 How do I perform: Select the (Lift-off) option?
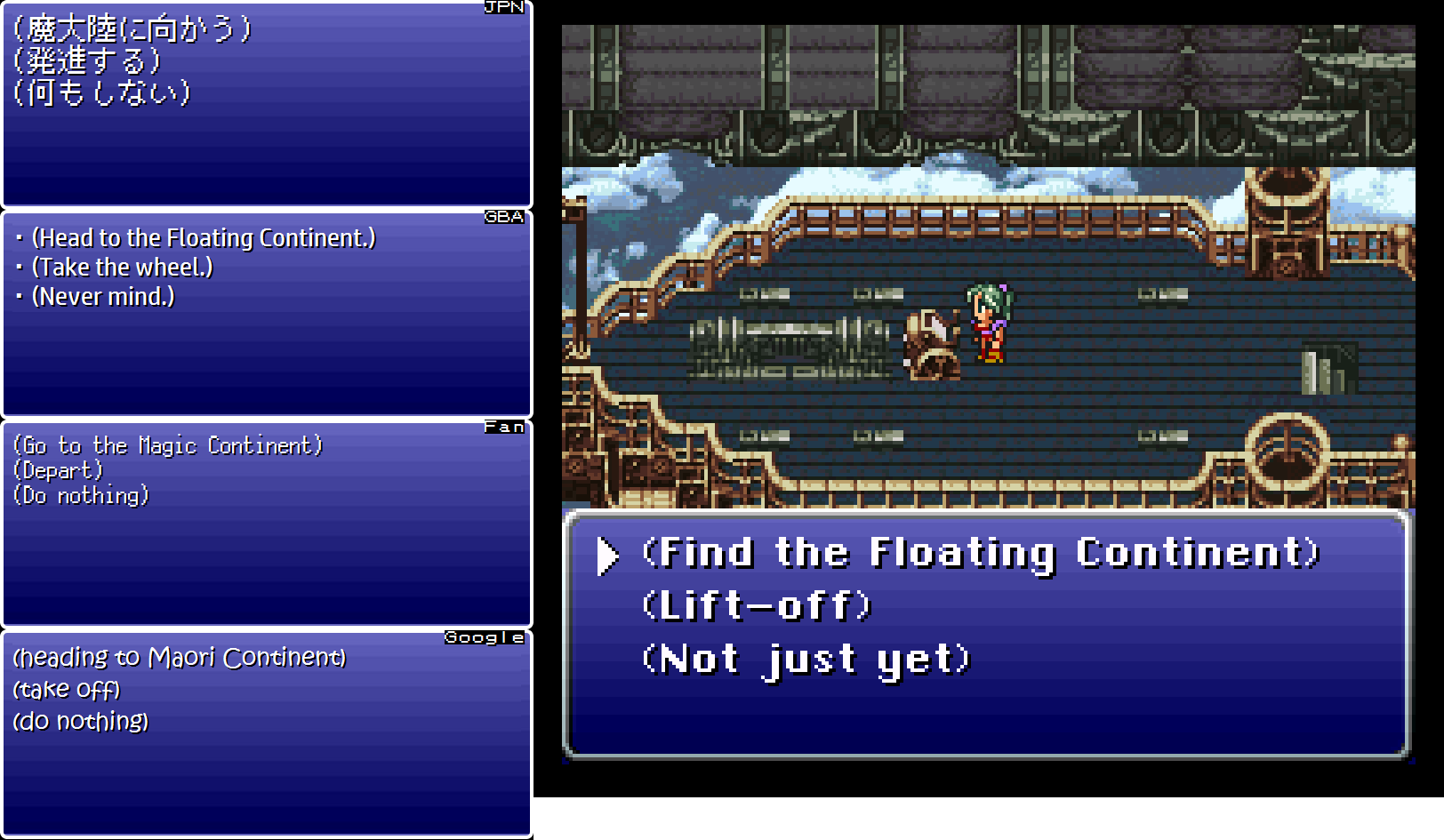pos(757,605)
